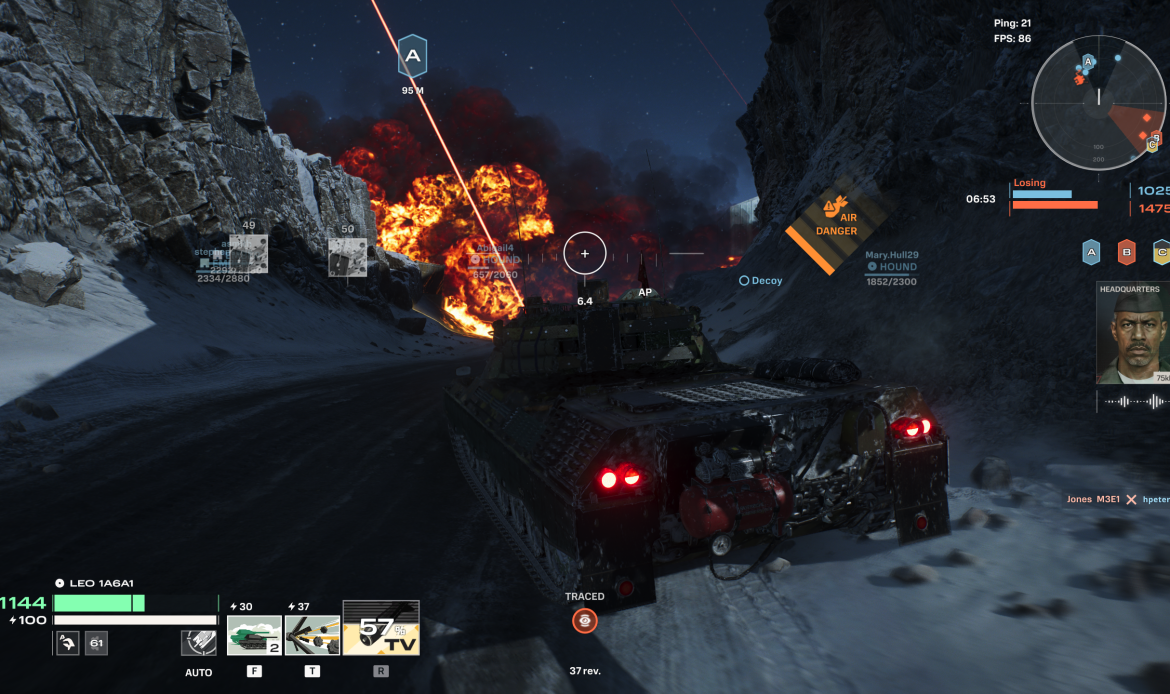Activate the smoke grenade launcher ability
This screenshot has width=1170, height=694.
pyautogui.click(x=312, y=635)
